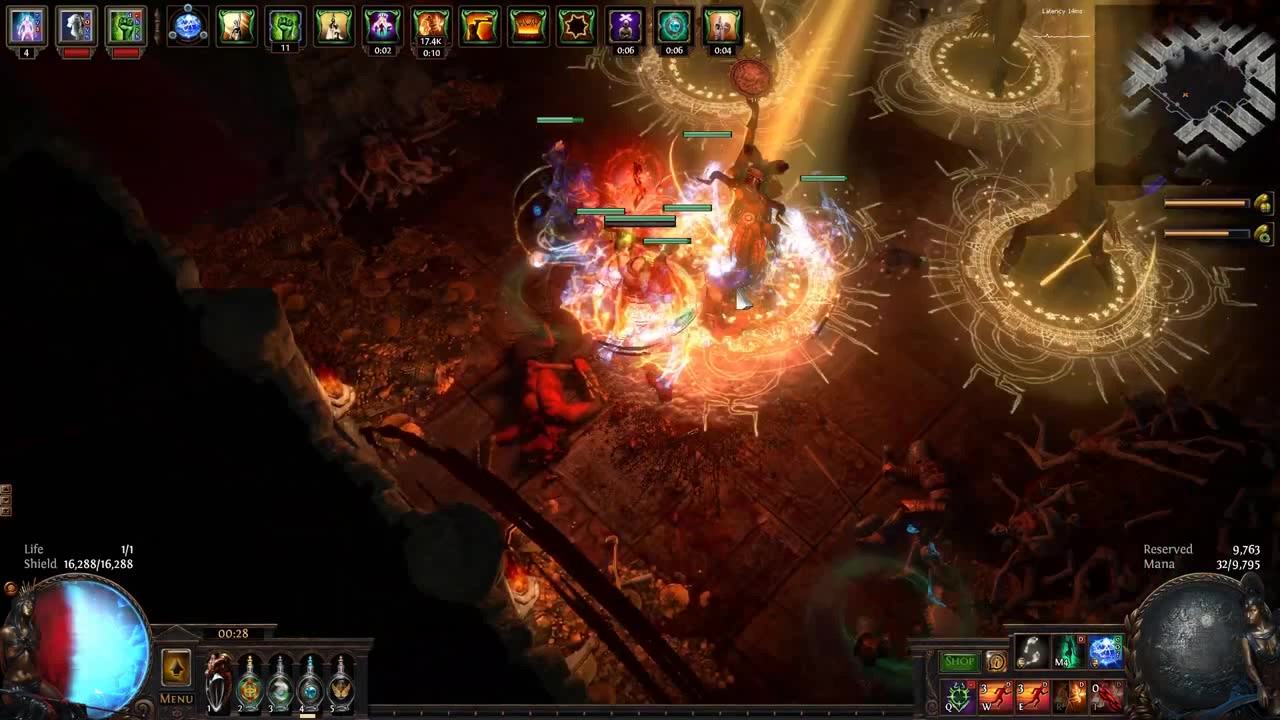The height and width of the screenshot is (720, 1280).
Task: Click the minimap in the corner
Action: coord(1185,95)
